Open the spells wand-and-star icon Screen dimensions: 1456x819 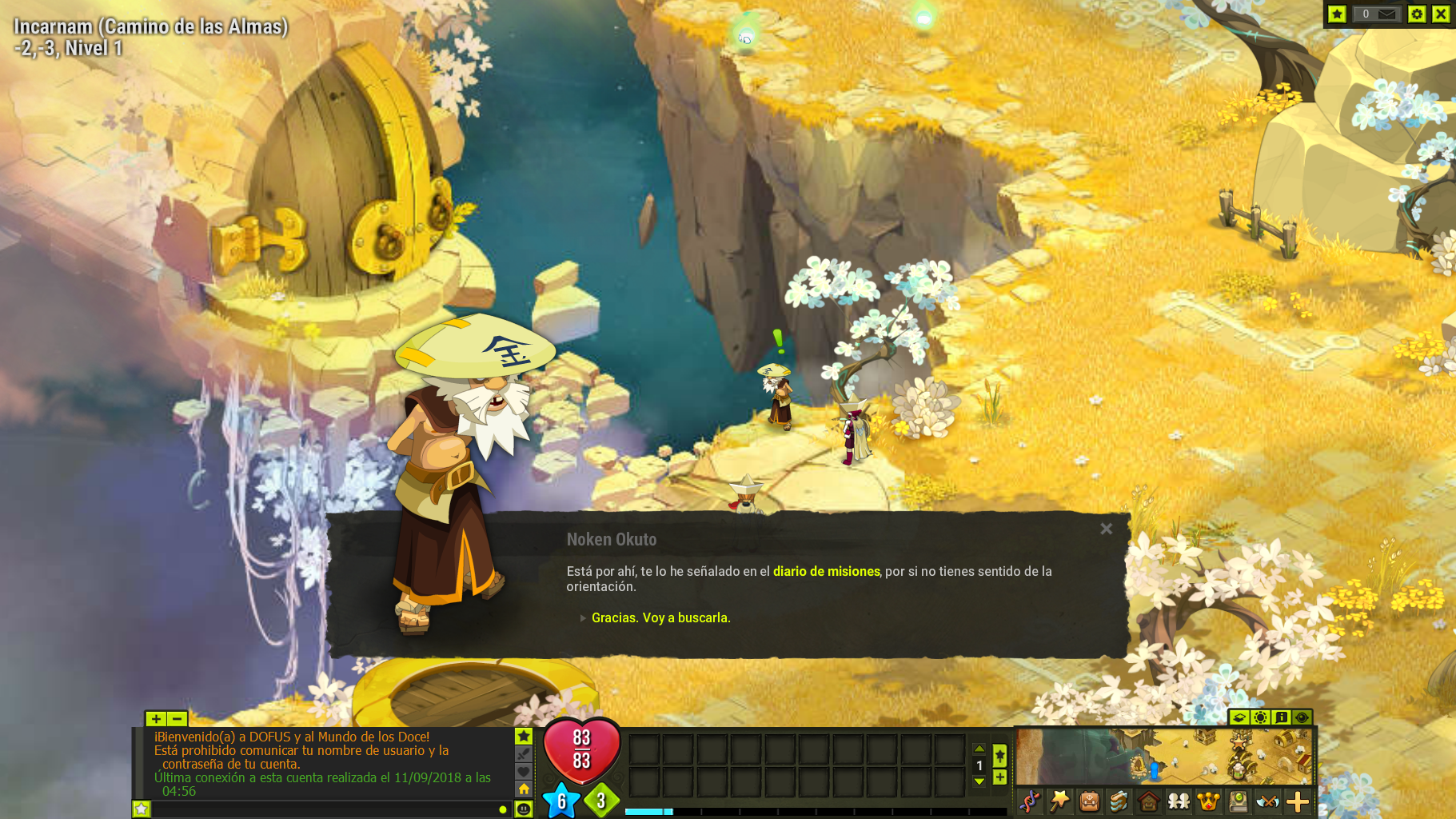coord(1059,801)
